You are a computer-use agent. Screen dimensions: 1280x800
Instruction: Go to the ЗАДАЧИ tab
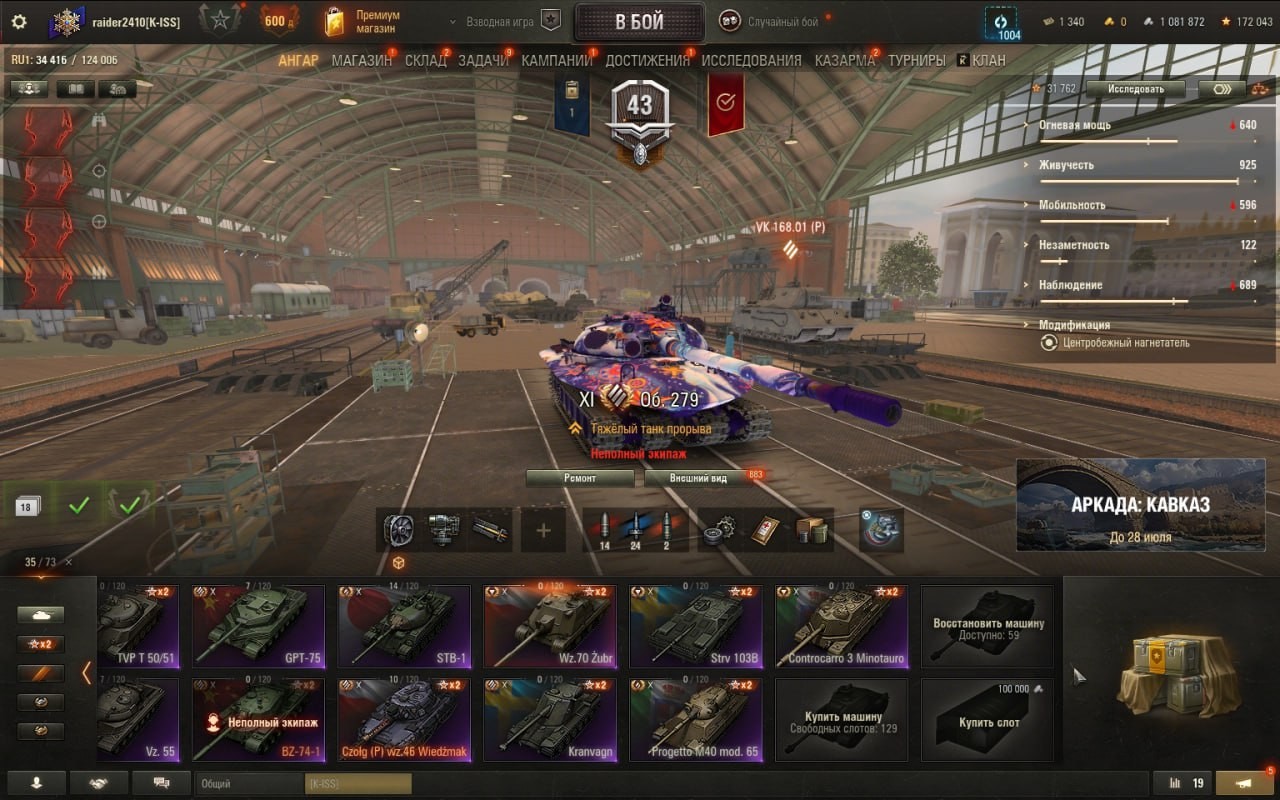pos(483,60)
